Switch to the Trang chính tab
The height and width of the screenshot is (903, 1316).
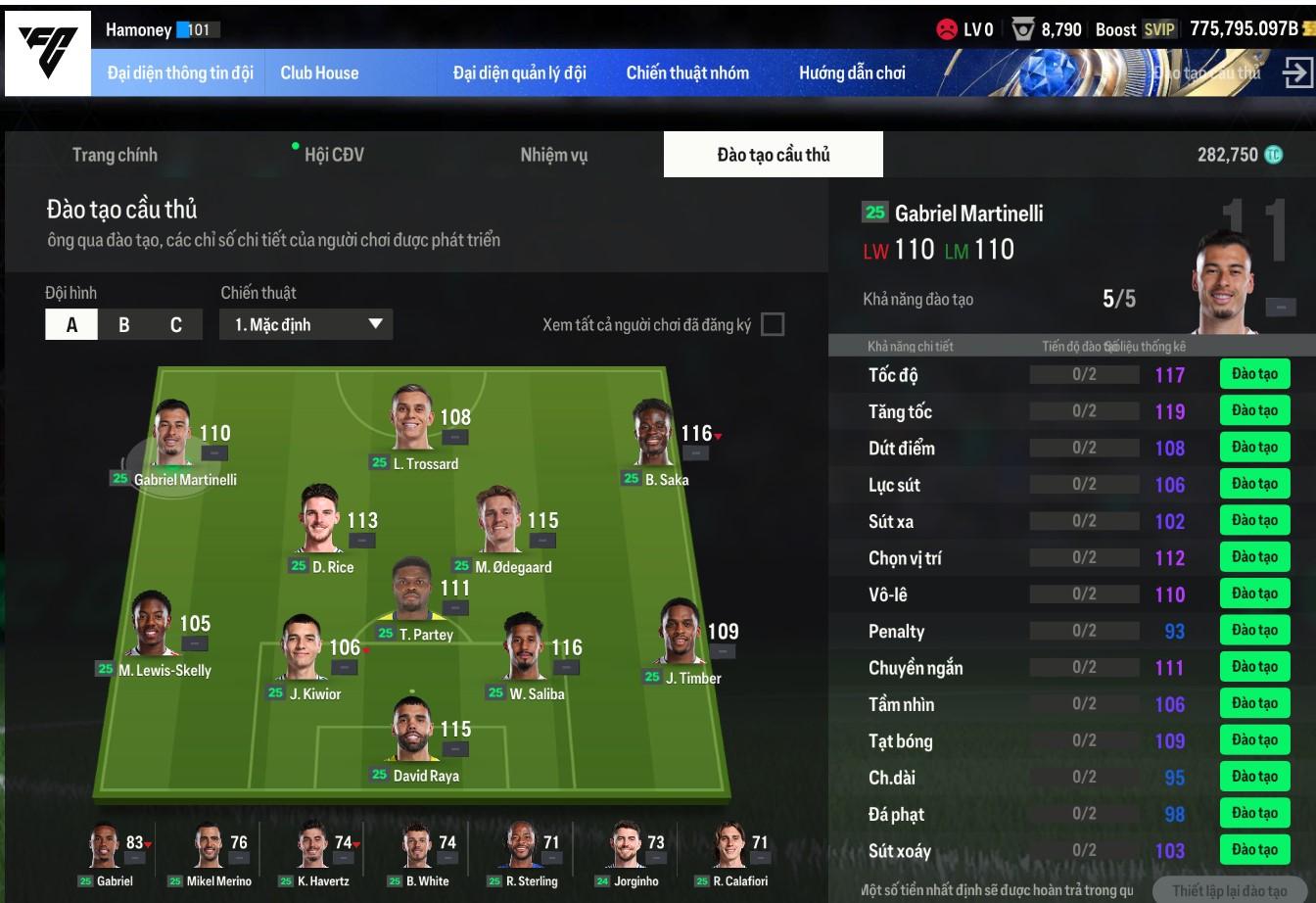115,155
